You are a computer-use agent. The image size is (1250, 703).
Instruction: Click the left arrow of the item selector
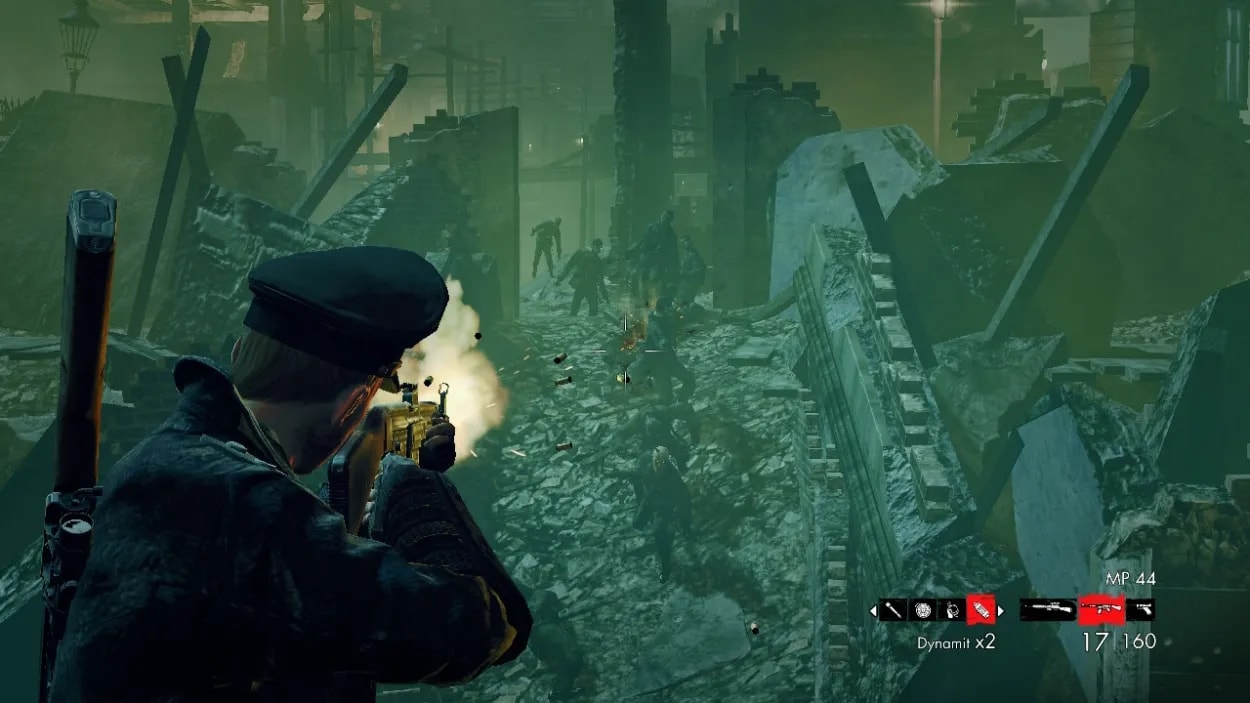[872, 610]
